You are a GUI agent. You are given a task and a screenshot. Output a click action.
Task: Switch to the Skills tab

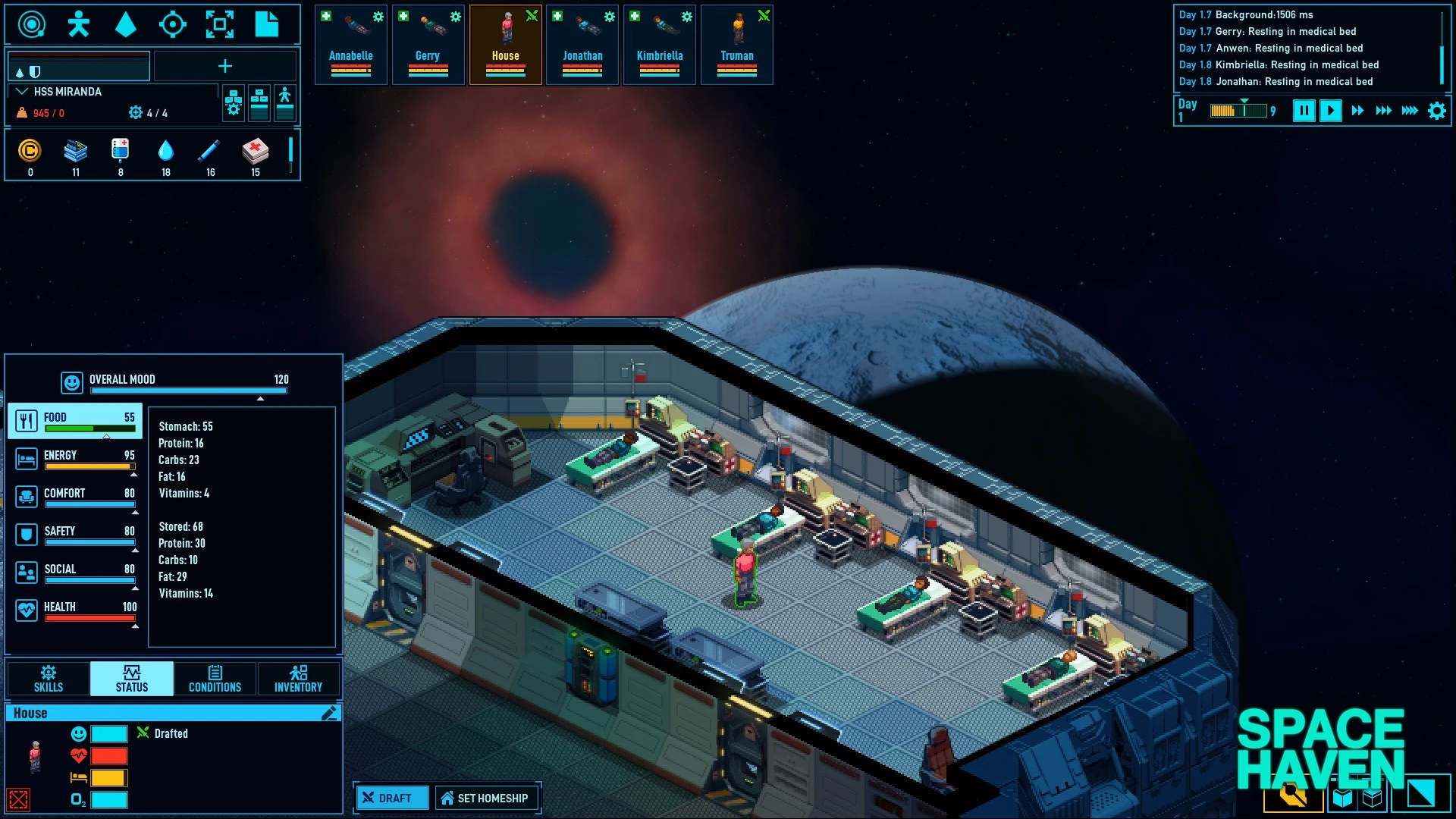coord(49,679)
